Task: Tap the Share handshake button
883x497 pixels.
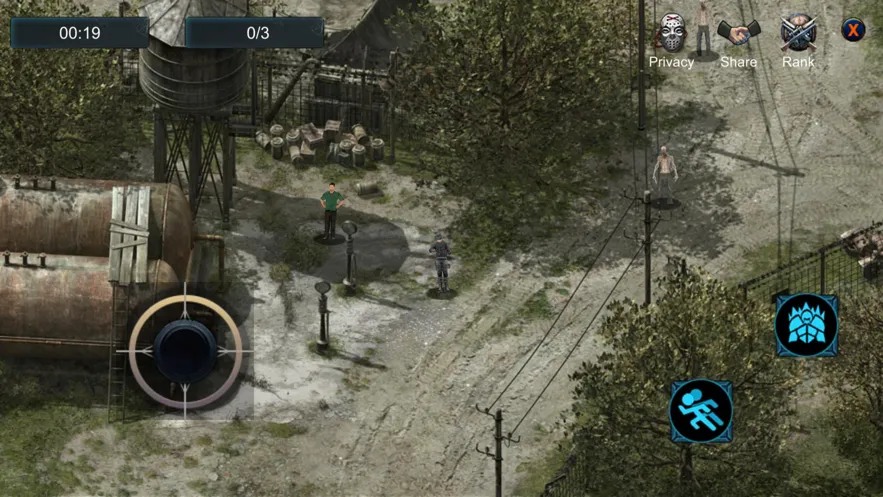Action: (738, 34)
